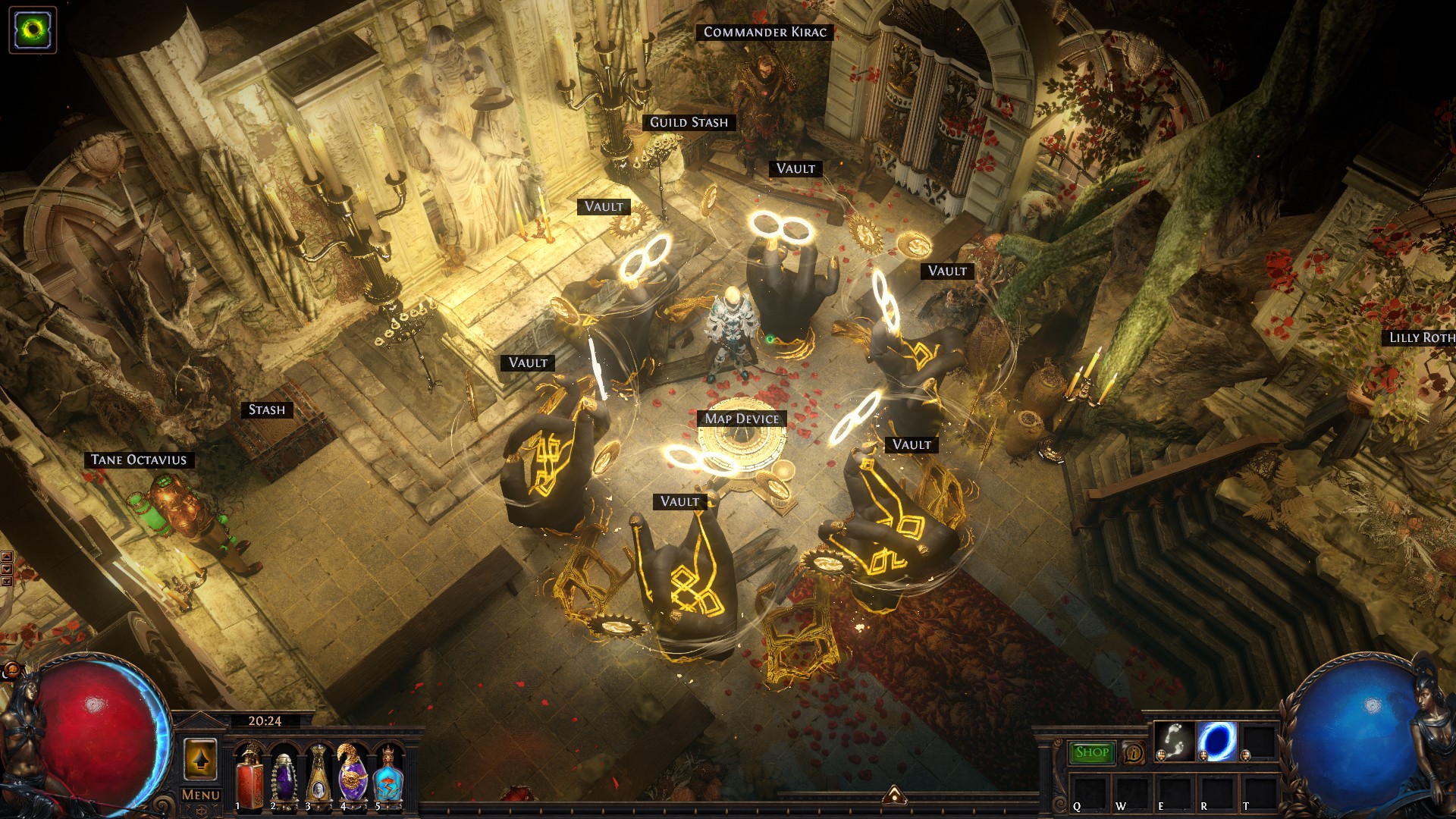Select the Commander Kirac nameplate
1456x819 pixels.
point(764,32)
